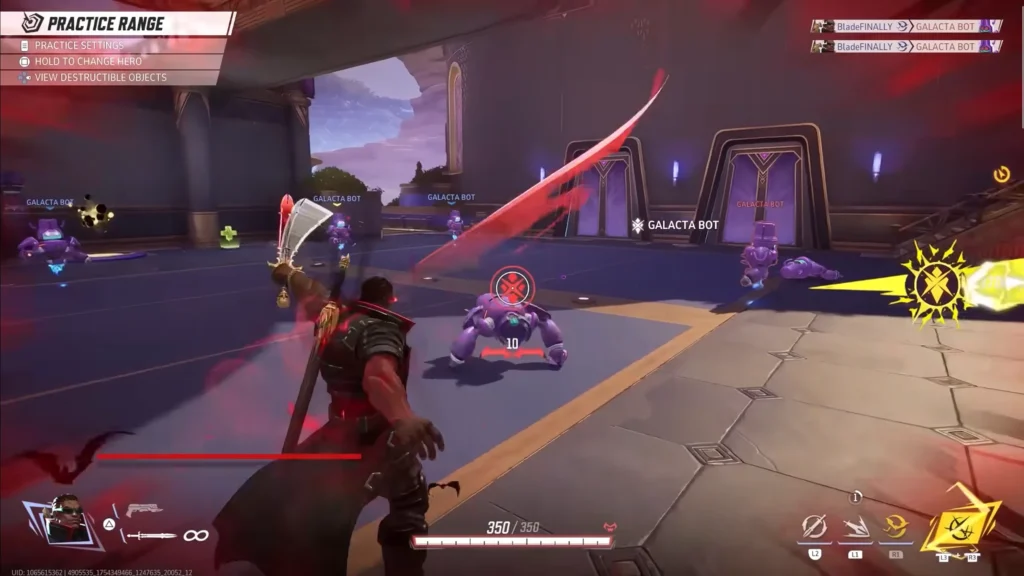This screenshot has width=1024, height=576.
Task: Activate the circled sword ability icon
Action: click(x=814, y=525)
